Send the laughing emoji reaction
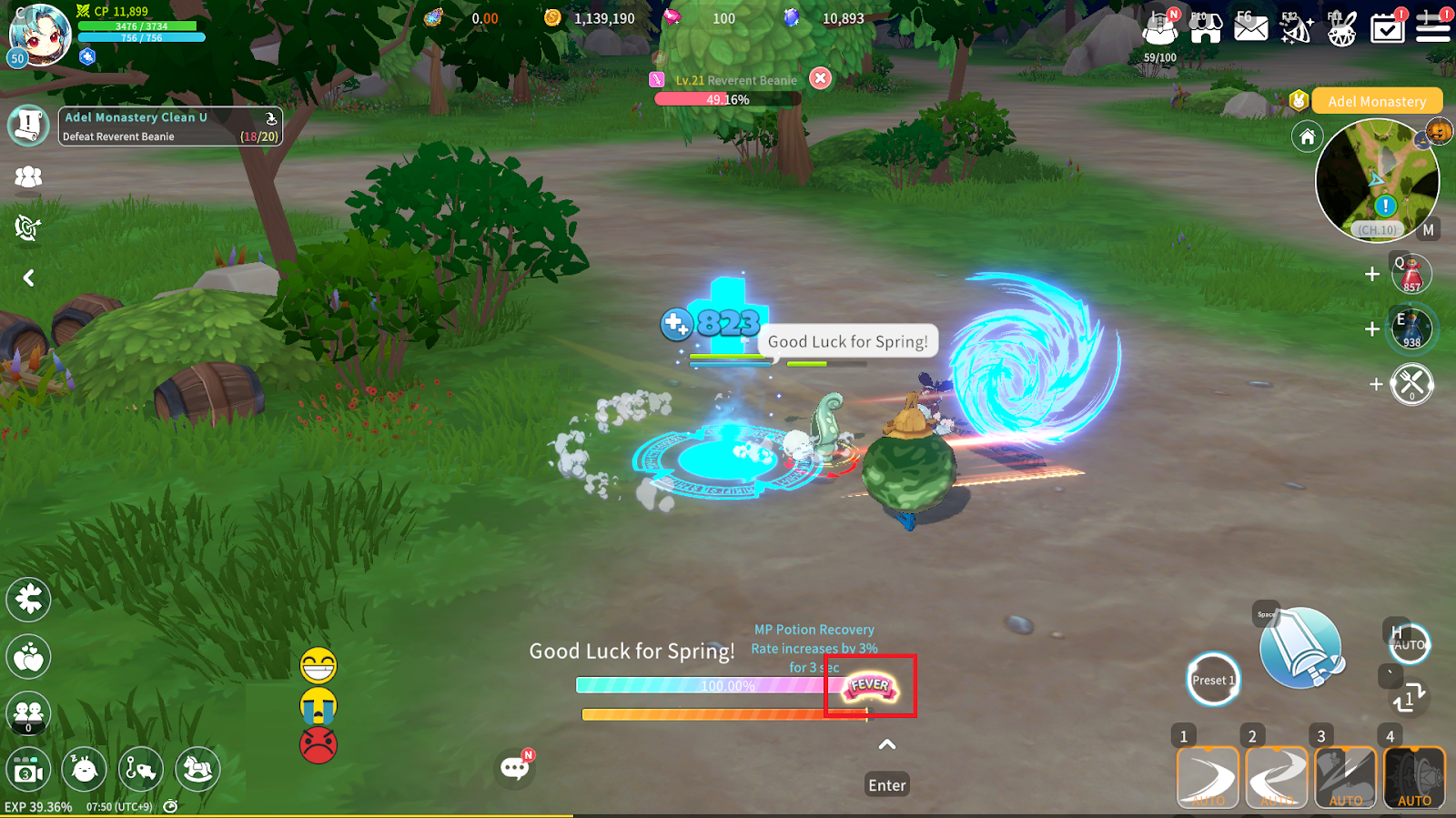The image size is (1456, 818). (x=318, y=666)
